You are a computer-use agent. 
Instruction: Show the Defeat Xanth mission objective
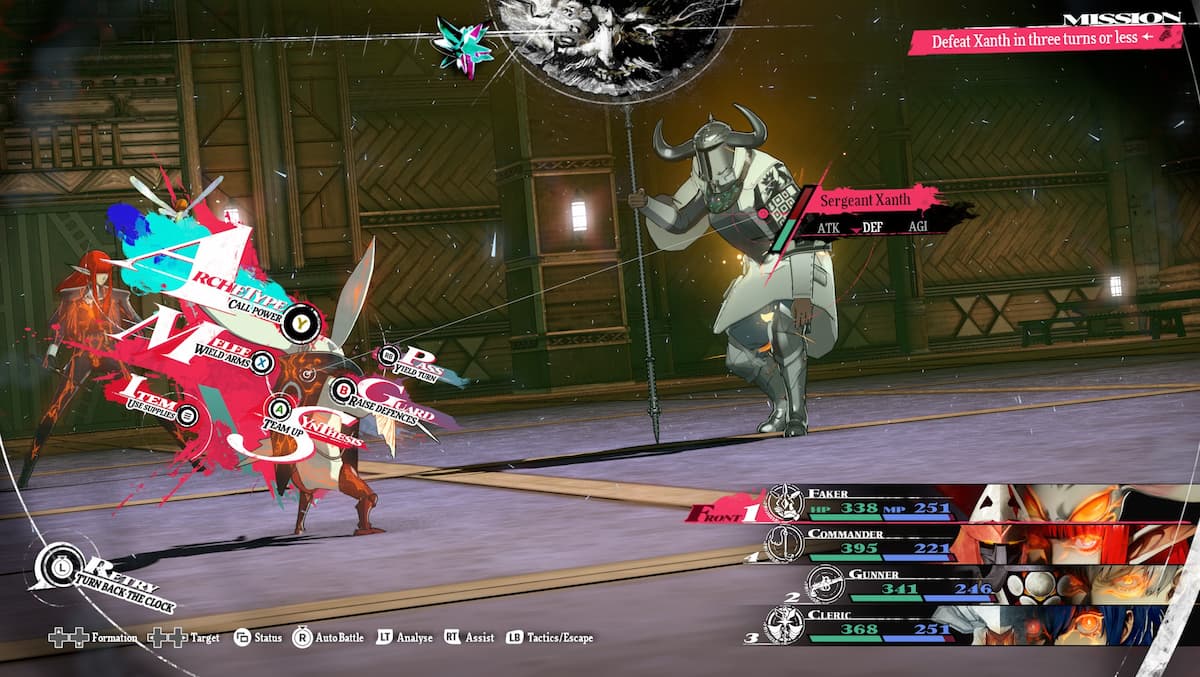(x=1040, y=41)
